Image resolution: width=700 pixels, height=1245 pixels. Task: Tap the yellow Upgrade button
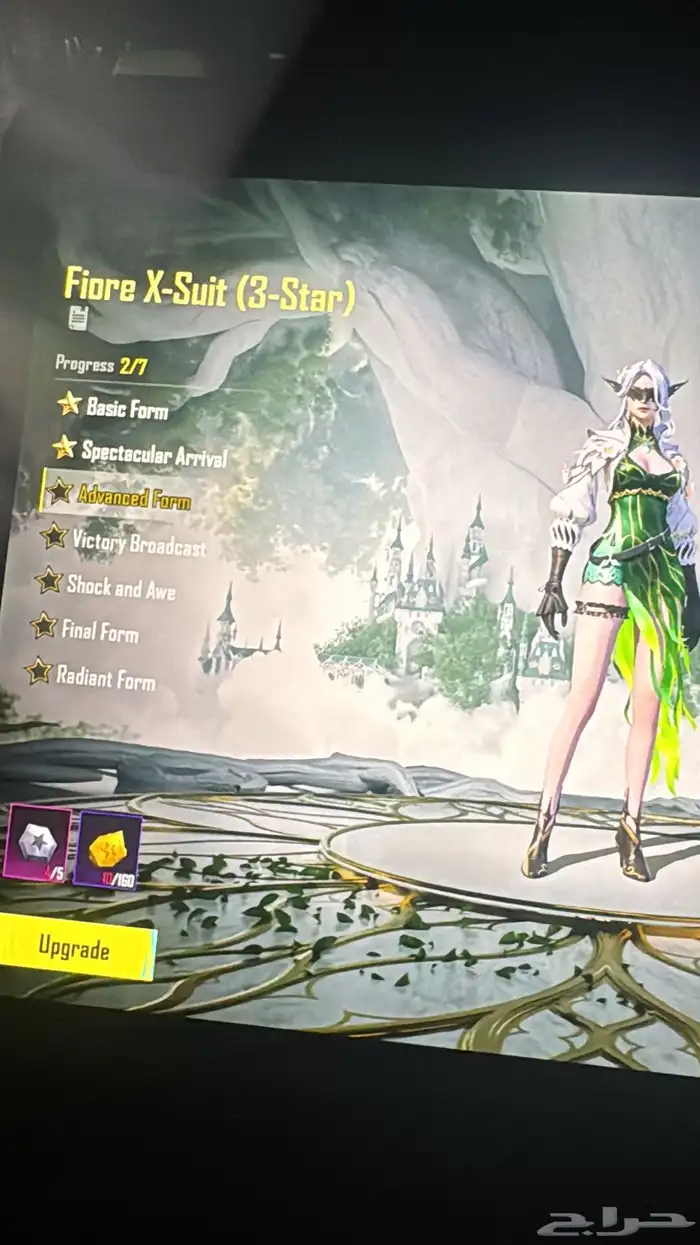coord(73,946)
